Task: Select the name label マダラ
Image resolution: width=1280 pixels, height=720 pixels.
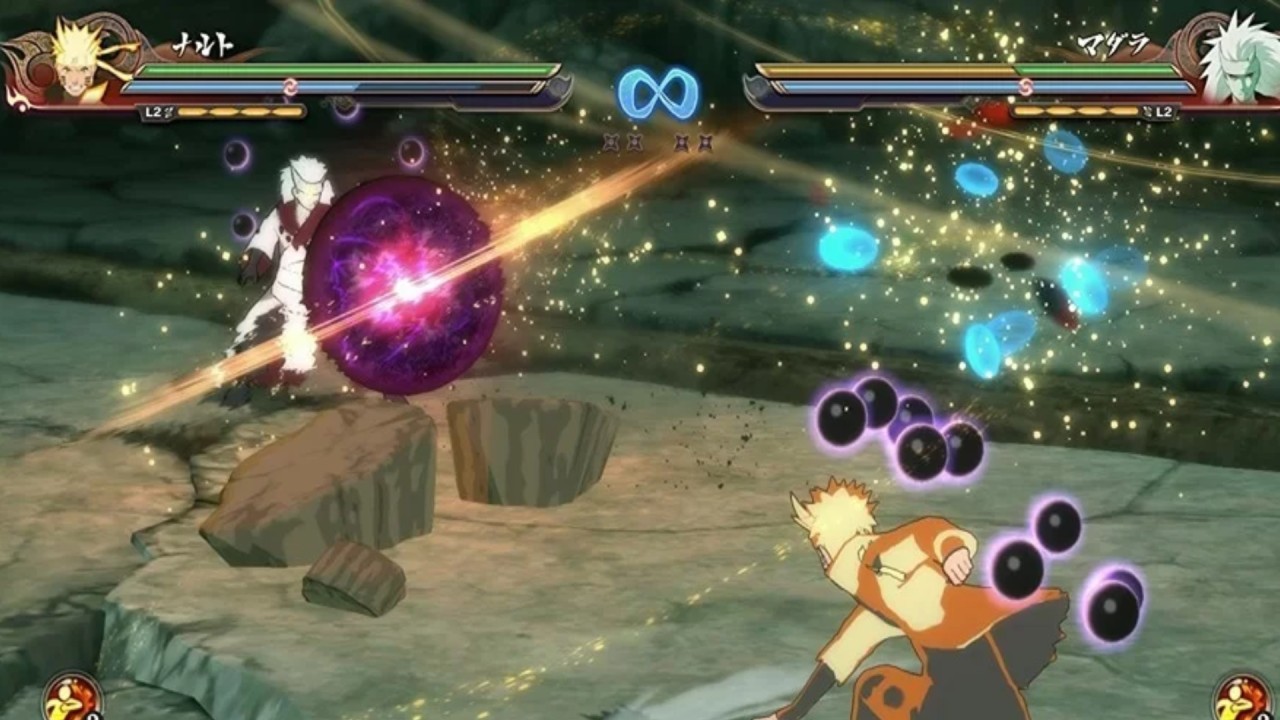Action: pos(1115,43)
